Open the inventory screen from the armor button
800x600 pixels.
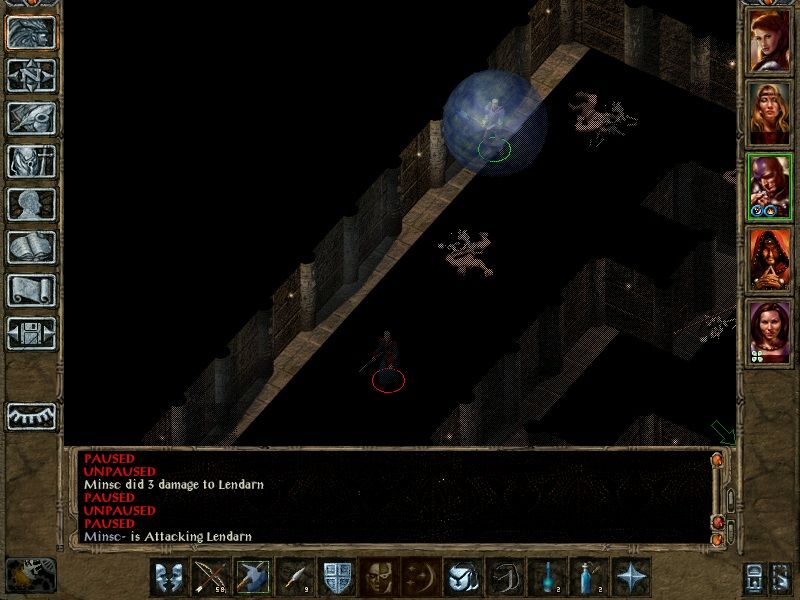tap(31, 161)
